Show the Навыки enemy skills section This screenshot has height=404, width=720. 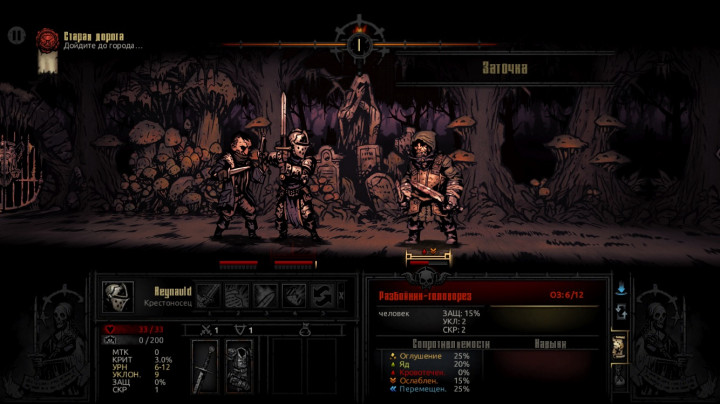(548, 343)
